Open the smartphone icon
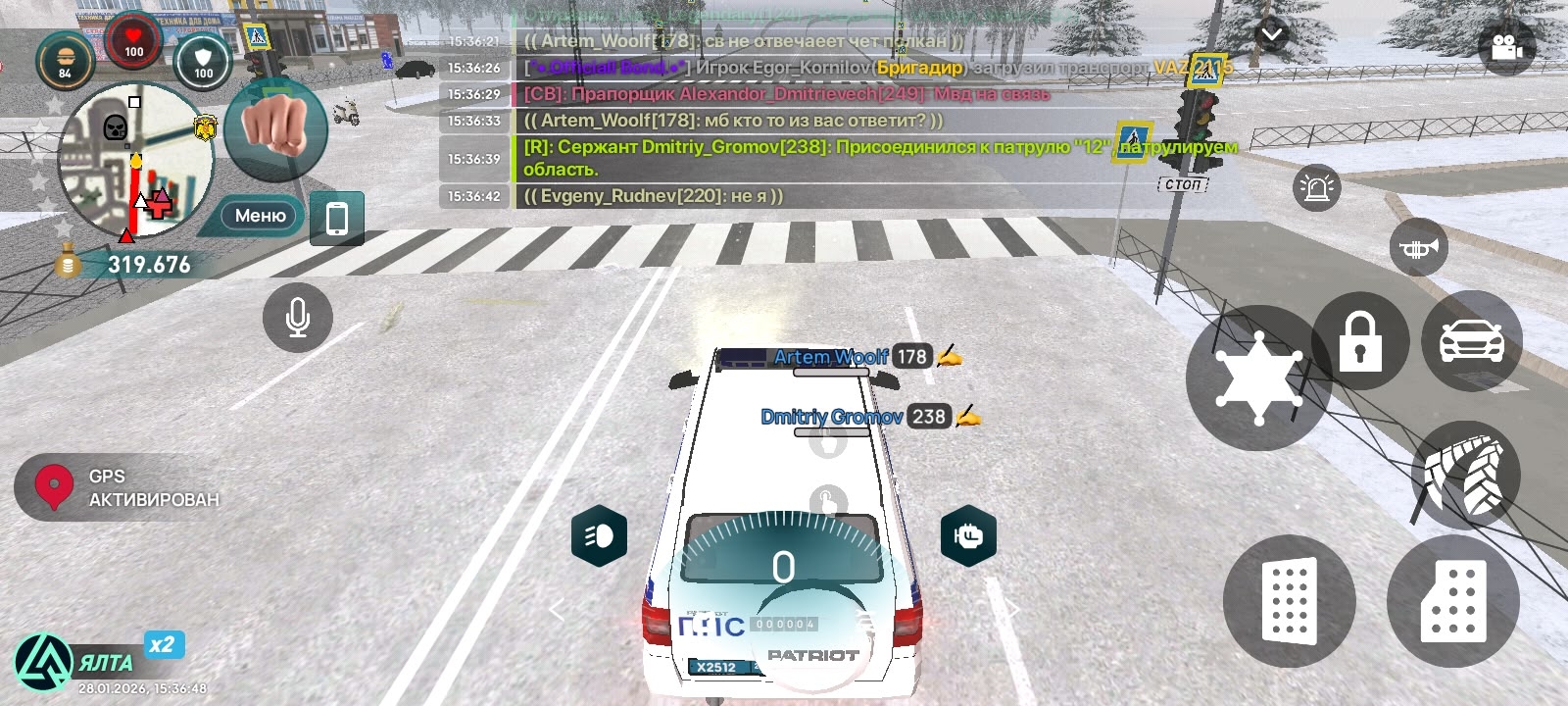 coord(336,218)
